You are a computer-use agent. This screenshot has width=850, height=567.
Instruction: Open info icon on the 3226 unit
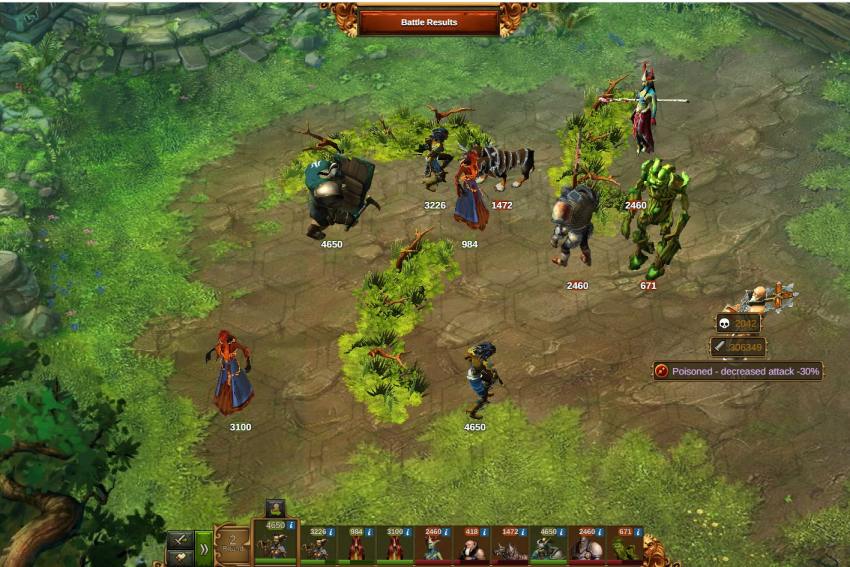click(x=331, y=533)
